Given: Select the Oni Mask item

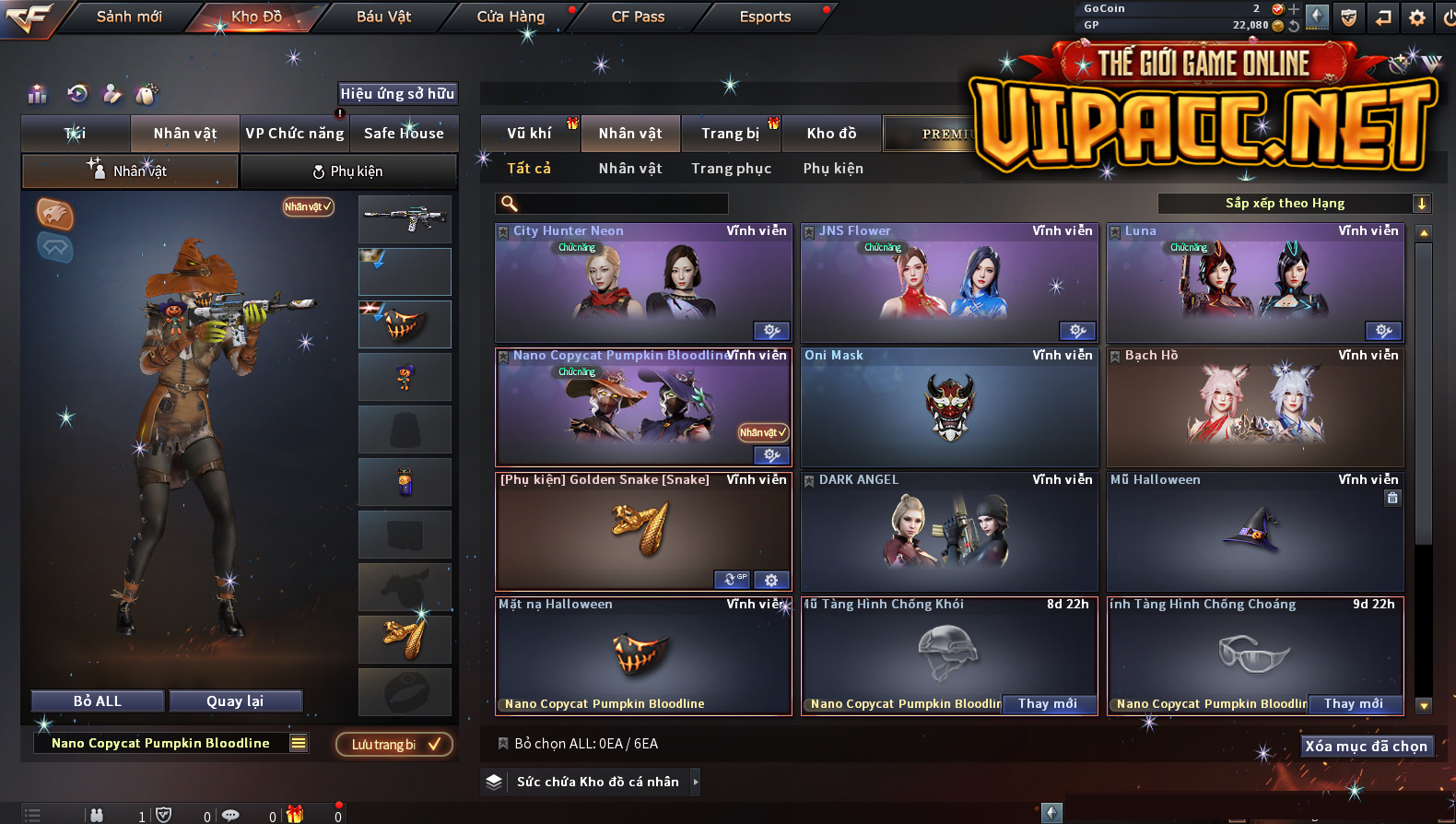Looking at the screenshot, I should coord(949,407).
